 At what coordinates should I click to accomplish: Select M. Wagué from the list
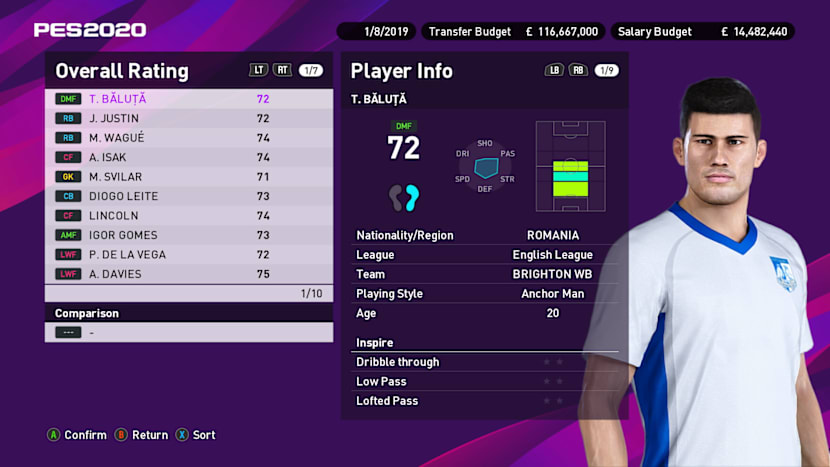tap(189, 138)
